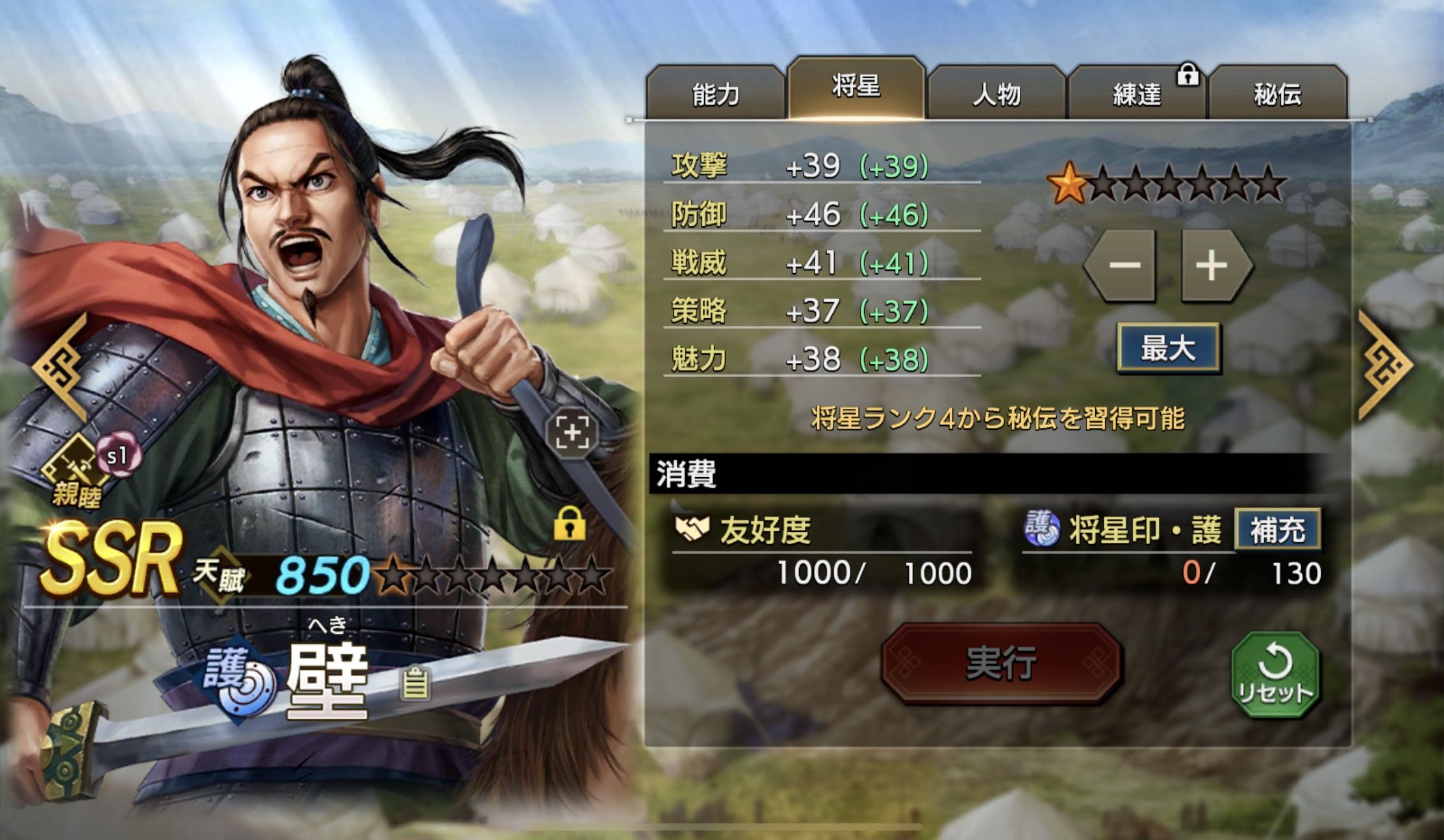Decrease star rank with minus button

click(1124, 265)
